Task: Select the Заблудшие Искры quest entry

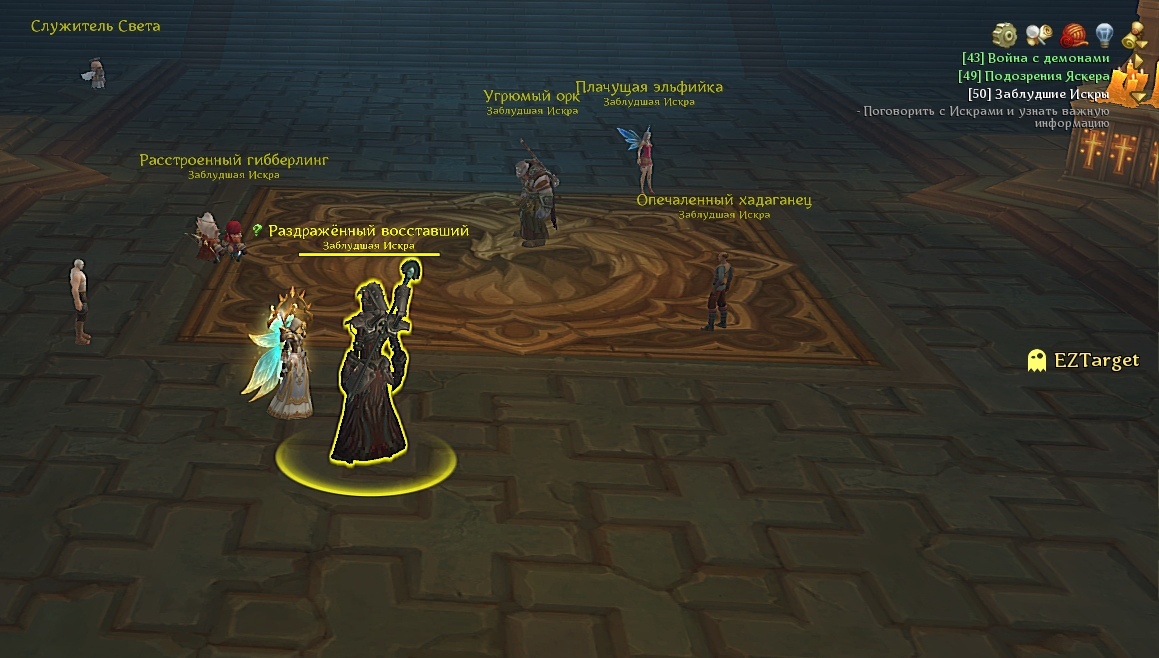Action: (x=1038, y=94)
